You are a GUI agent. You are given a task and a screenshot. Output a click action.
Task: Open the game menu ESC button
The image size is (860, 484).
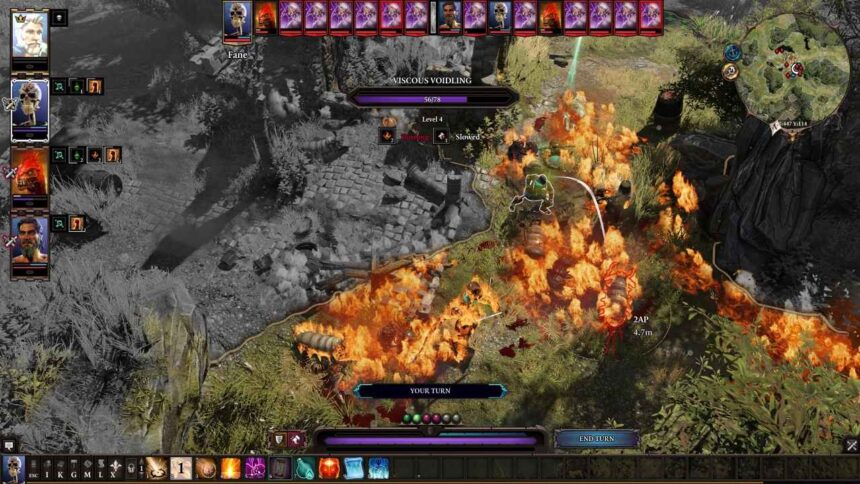33,468
